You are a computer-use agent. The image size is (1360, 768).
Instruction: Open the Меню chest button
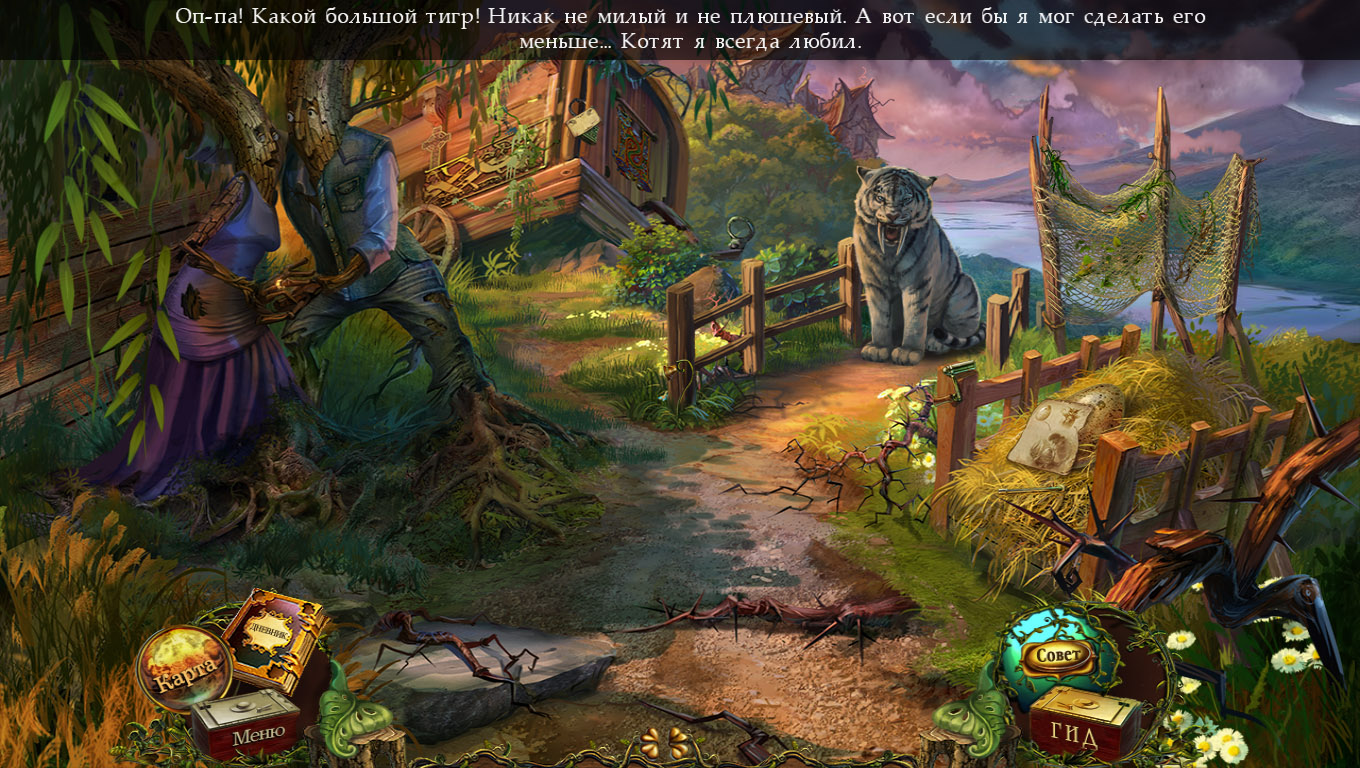pos(247,725)
